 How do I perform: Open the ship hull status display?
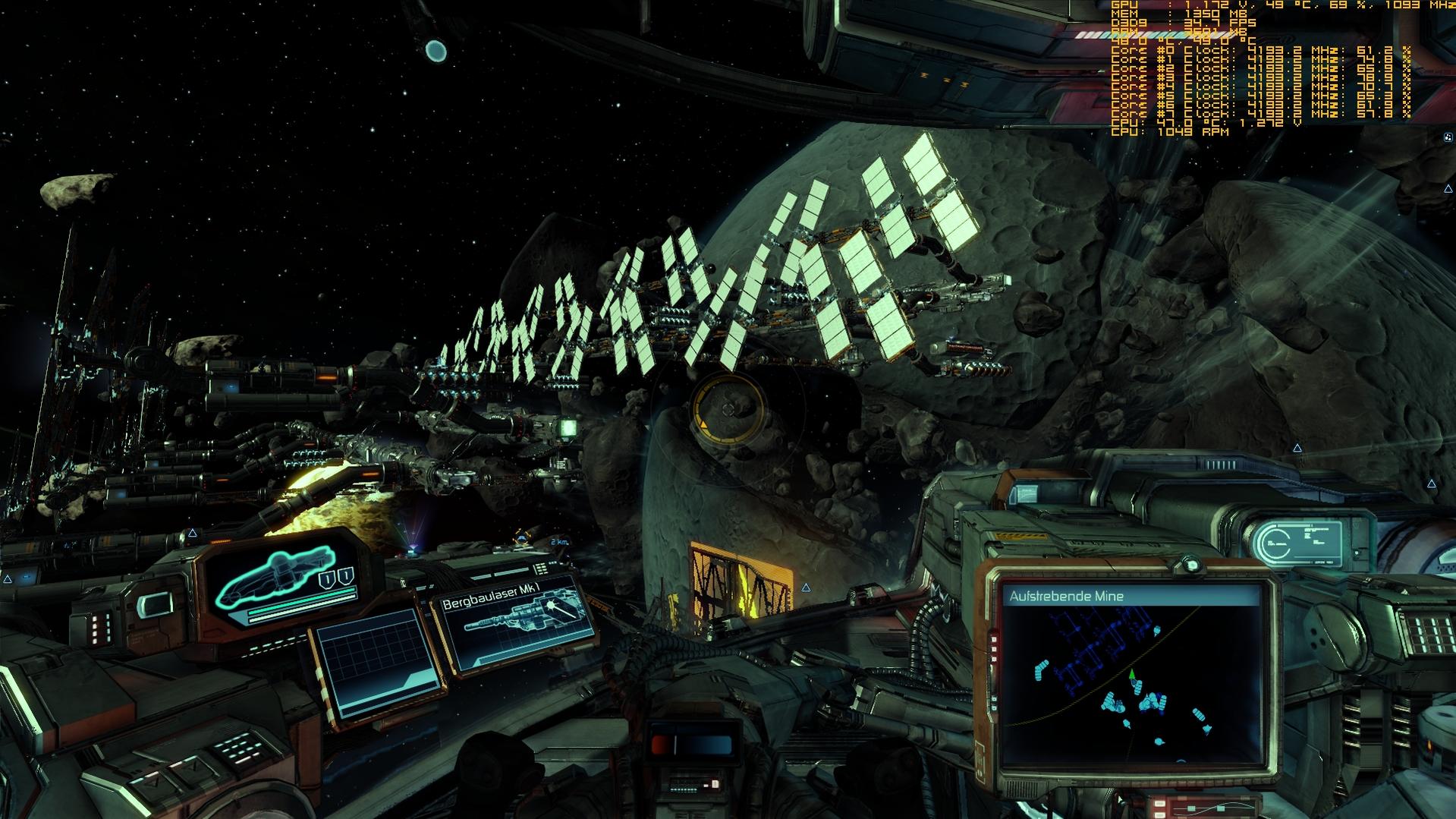point(284,579)
